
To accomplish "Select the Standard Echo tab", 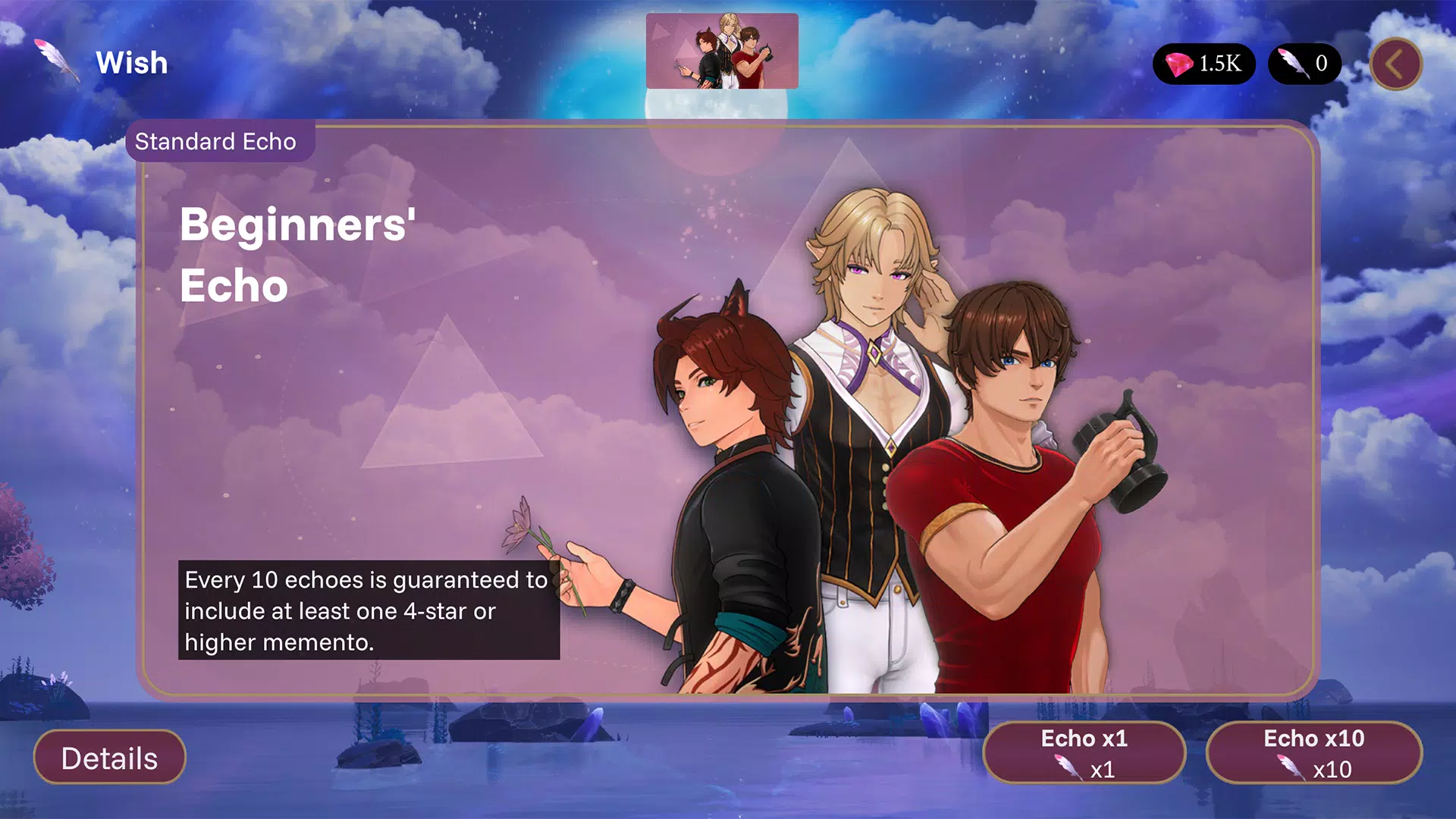I will coord(216,141).
